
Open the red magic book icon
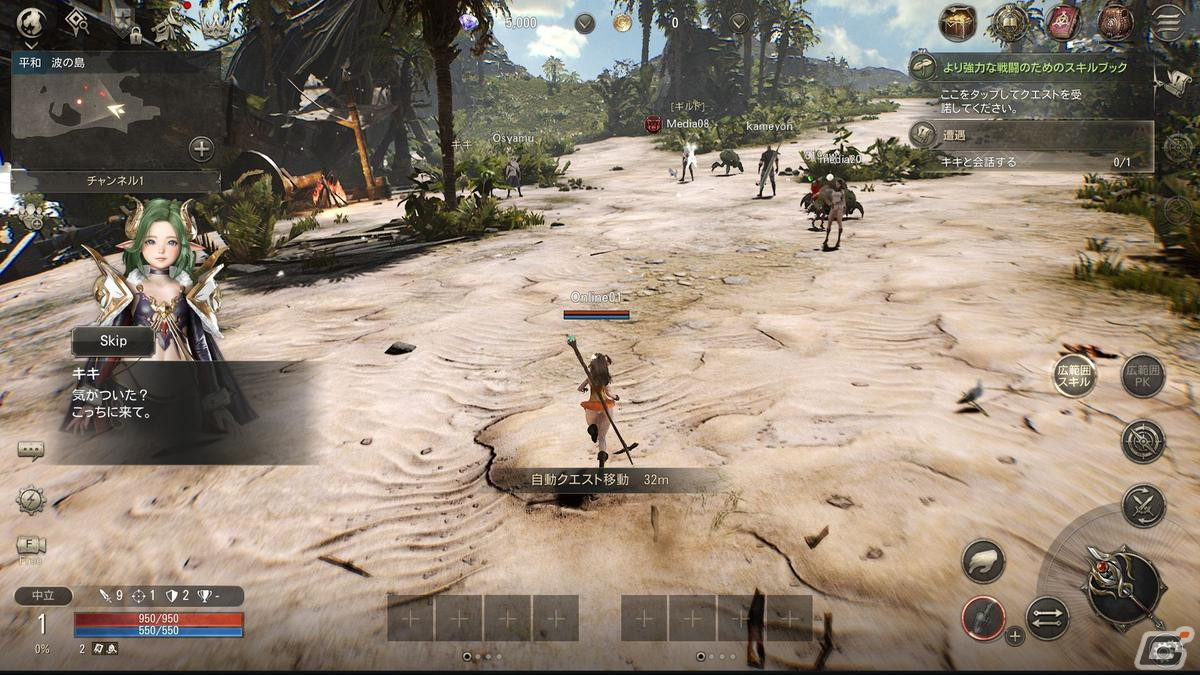(x=1063, y=22)
